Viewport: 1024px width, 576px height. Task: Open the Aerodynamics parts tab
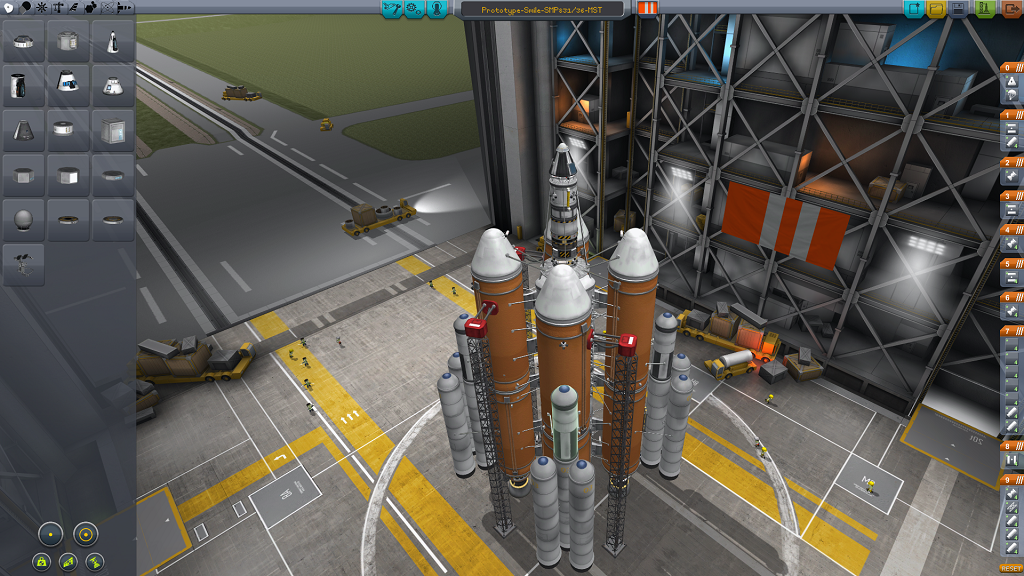(75, 7)
